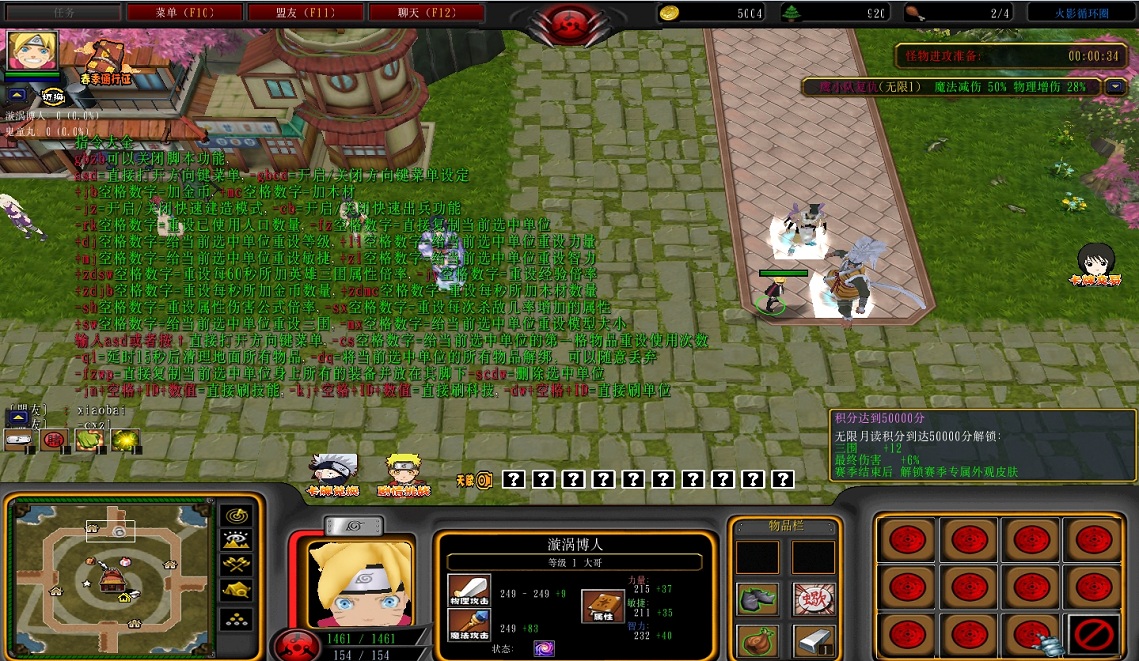Screen dimensions: 1139x661
Task: Click the minimap signal ping button
Action: [x=236, y=513]
